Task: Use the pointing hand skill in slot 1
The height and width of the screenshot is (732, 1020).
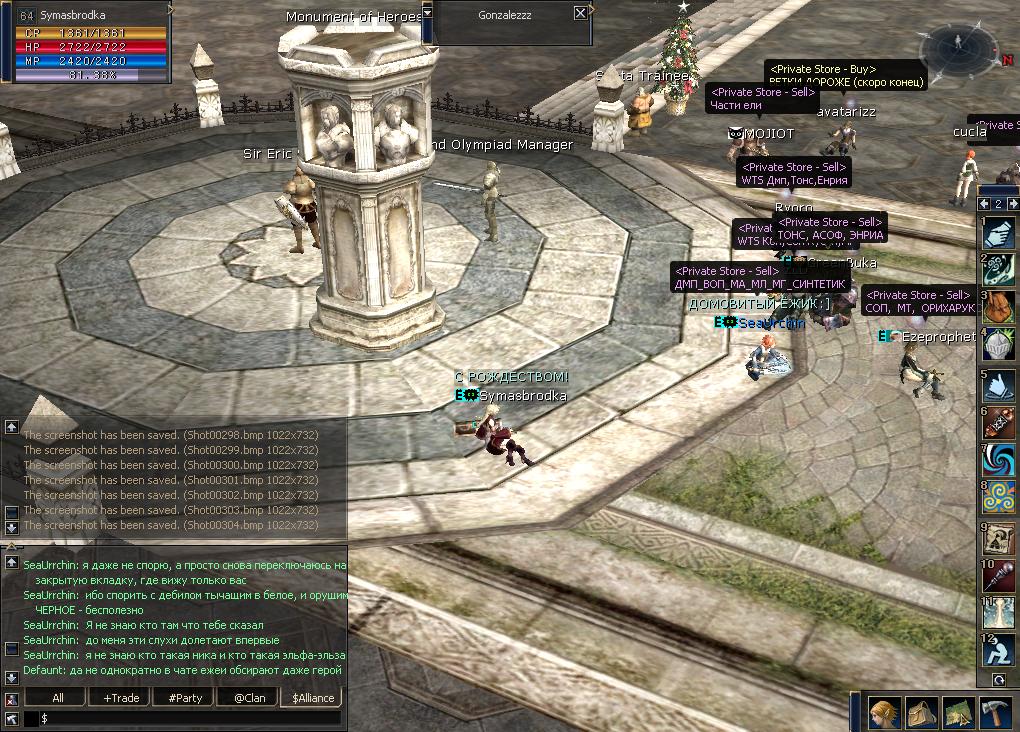Action: (x=998, y=233)
